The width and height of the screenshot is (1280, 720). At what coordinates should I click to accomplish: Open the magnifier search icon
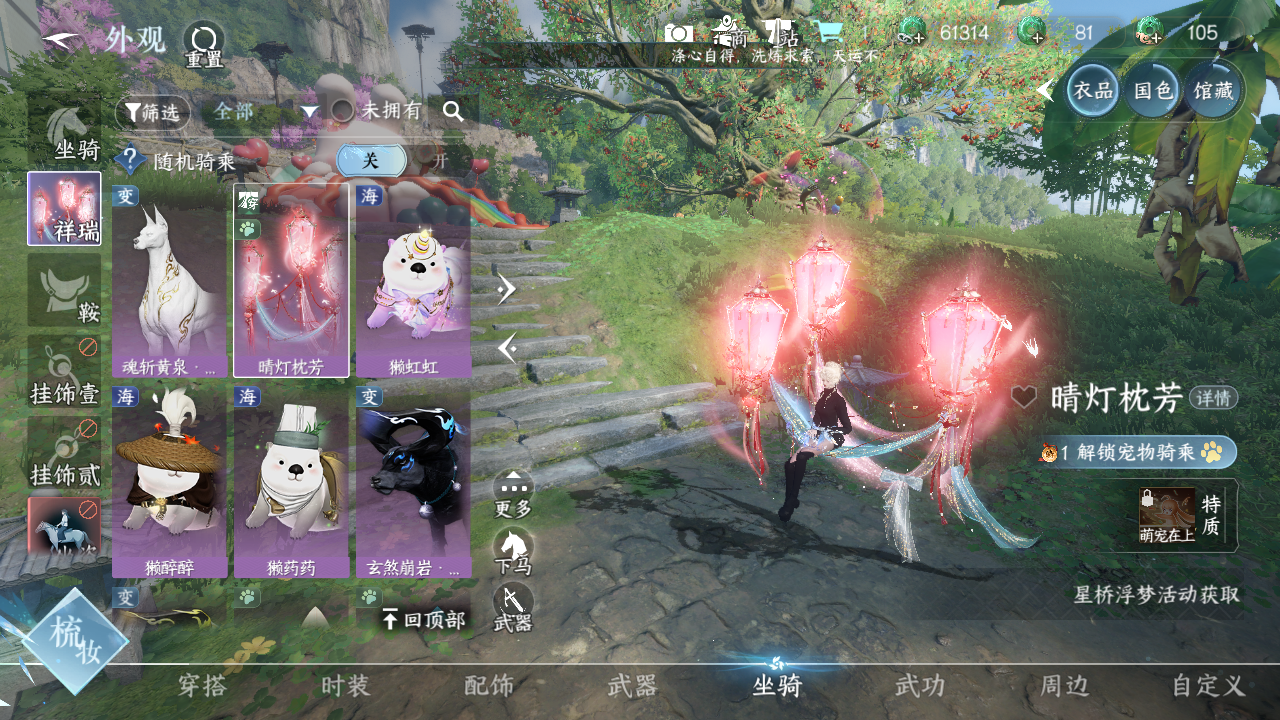[x=454, y=111]
